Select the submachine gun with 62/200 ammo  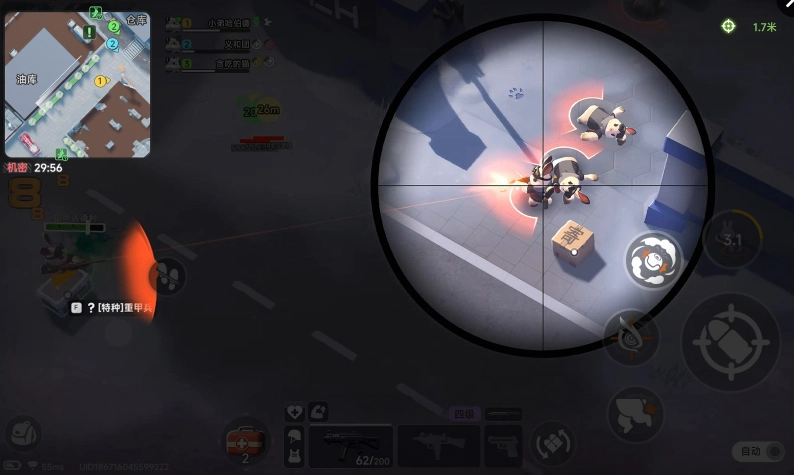349,444
